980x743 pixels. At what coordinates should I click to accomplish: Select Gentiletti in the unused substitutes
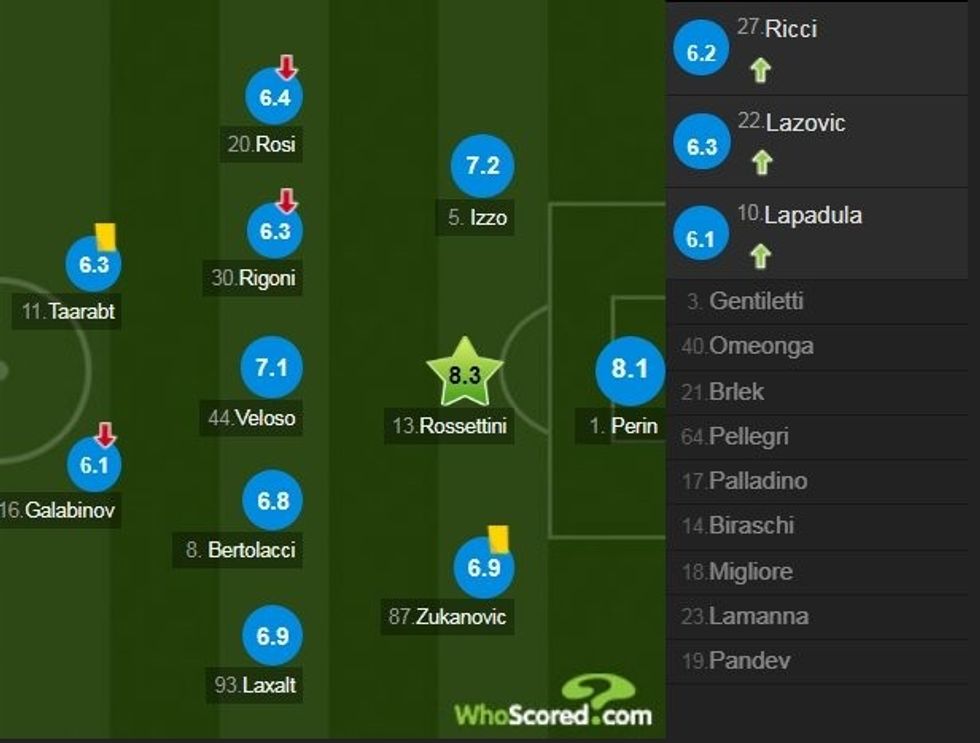[x=755, y=301]
